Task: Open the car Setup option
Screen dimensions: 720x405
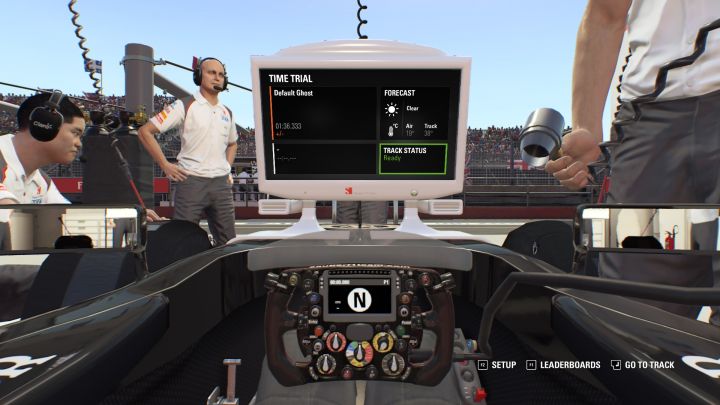Action: click(x=503, y=365)
